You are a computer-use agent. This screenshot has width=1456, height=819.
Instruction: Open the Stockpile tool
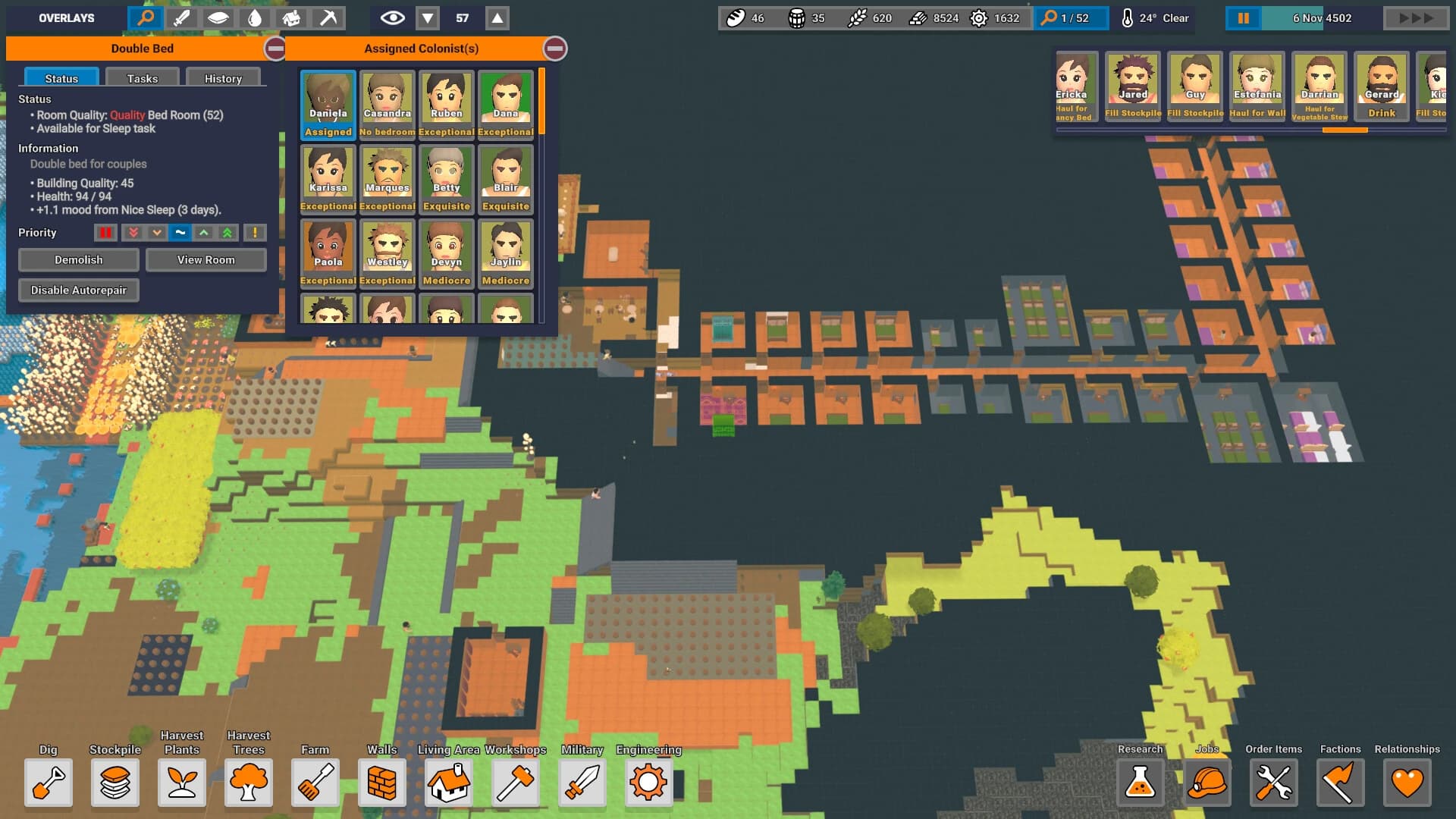[x=115, y=783]
